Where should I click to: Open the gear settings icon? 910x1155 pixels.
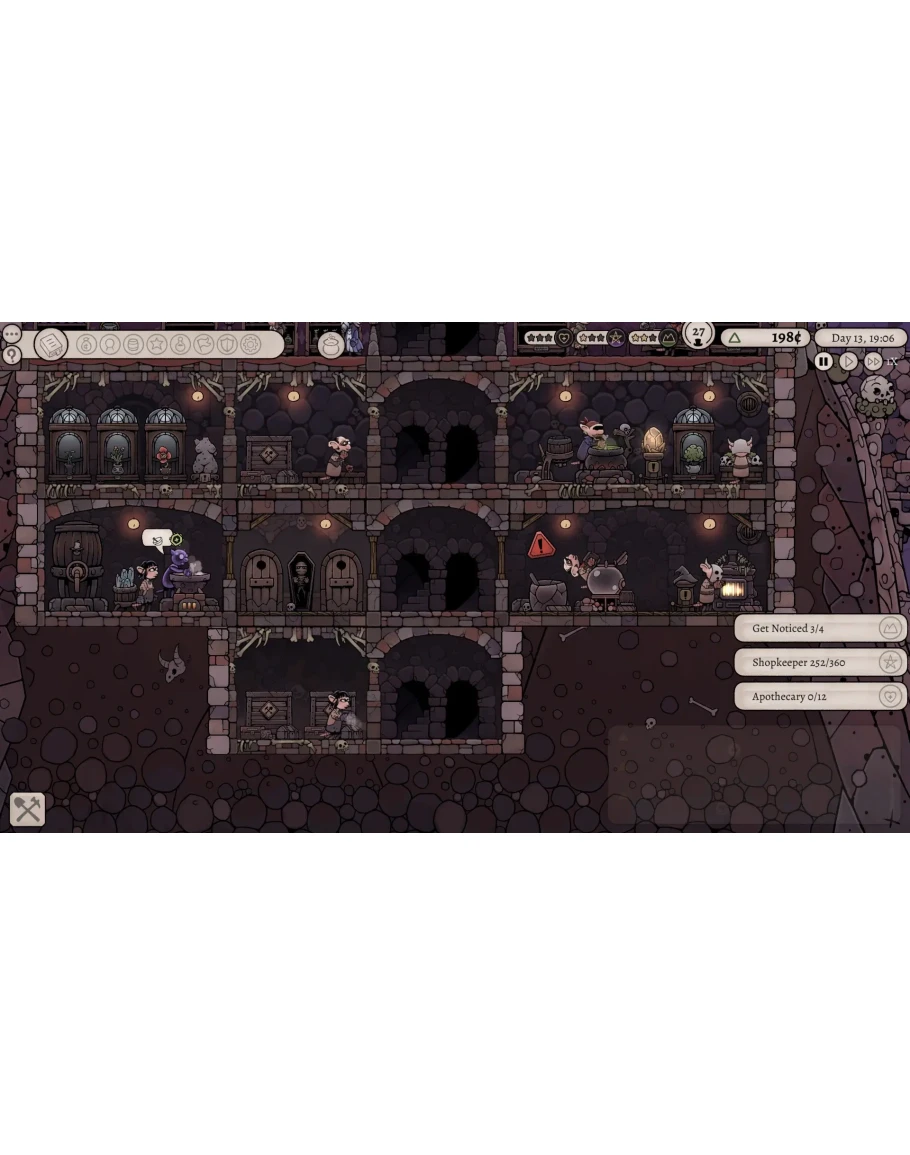[250, 344]
